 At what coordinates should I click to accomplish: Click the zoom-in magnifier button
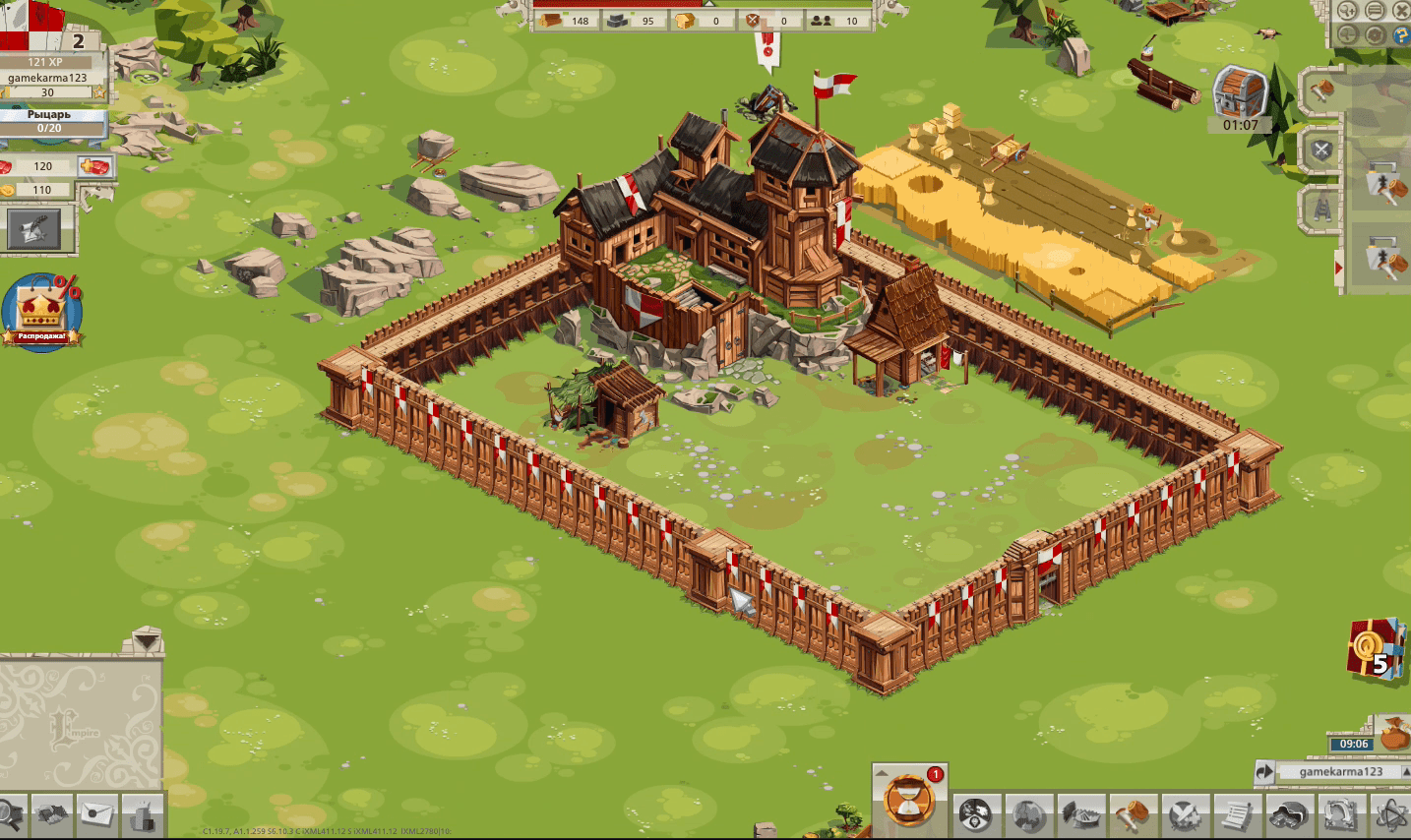(1348, 11)
